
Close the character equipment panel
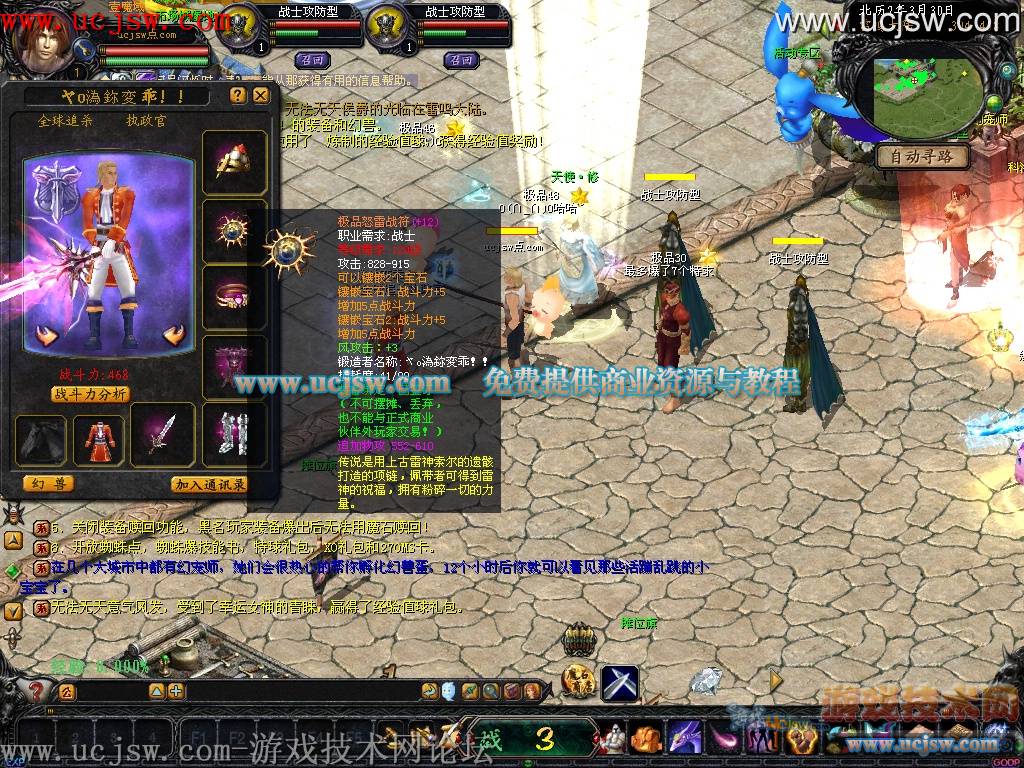(x=260, y=95)
